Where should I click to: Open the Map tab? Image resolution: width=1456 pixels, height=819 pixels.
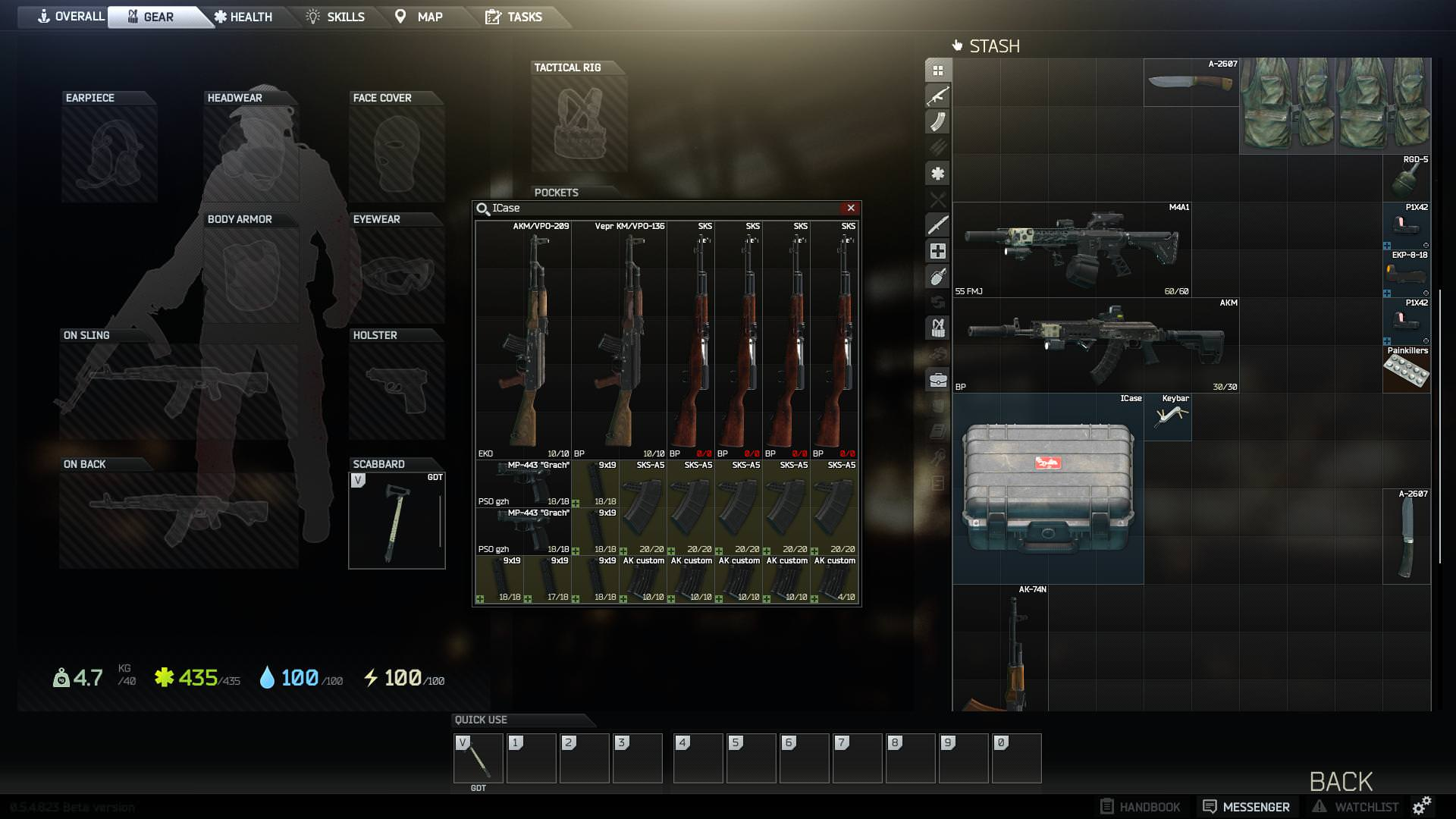point(419,17)
